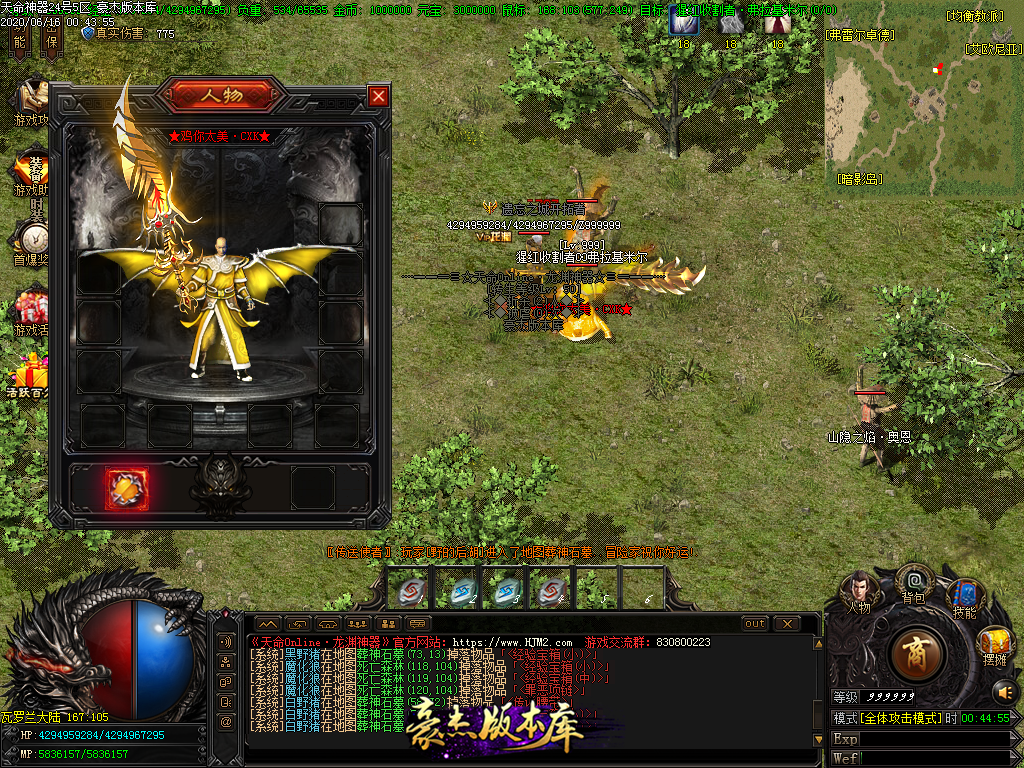
Task: Use the rune stone in hotbar slot 1
Action: [x=408, y=591]
